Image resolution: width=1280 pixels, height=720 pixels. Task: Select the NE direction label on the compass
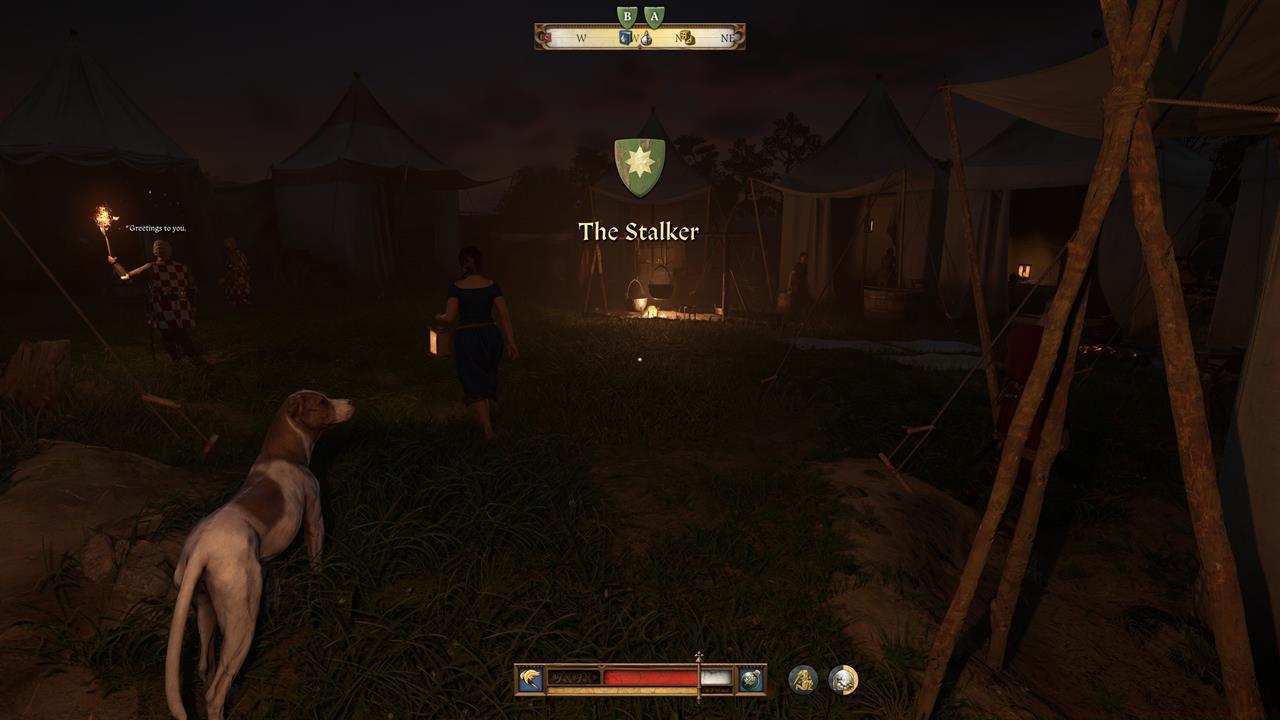(726, 38)
